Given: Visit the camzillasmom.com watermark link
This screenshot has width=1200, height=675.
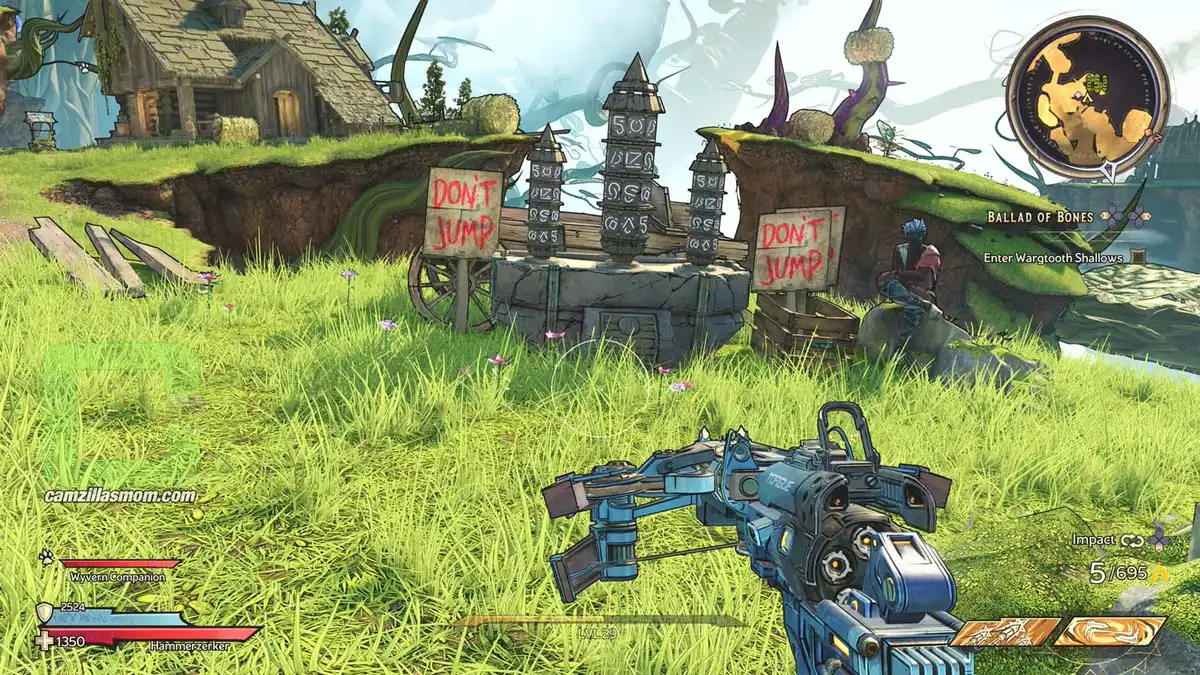Looking at the screenshot, I should click(x=120, y=495).
